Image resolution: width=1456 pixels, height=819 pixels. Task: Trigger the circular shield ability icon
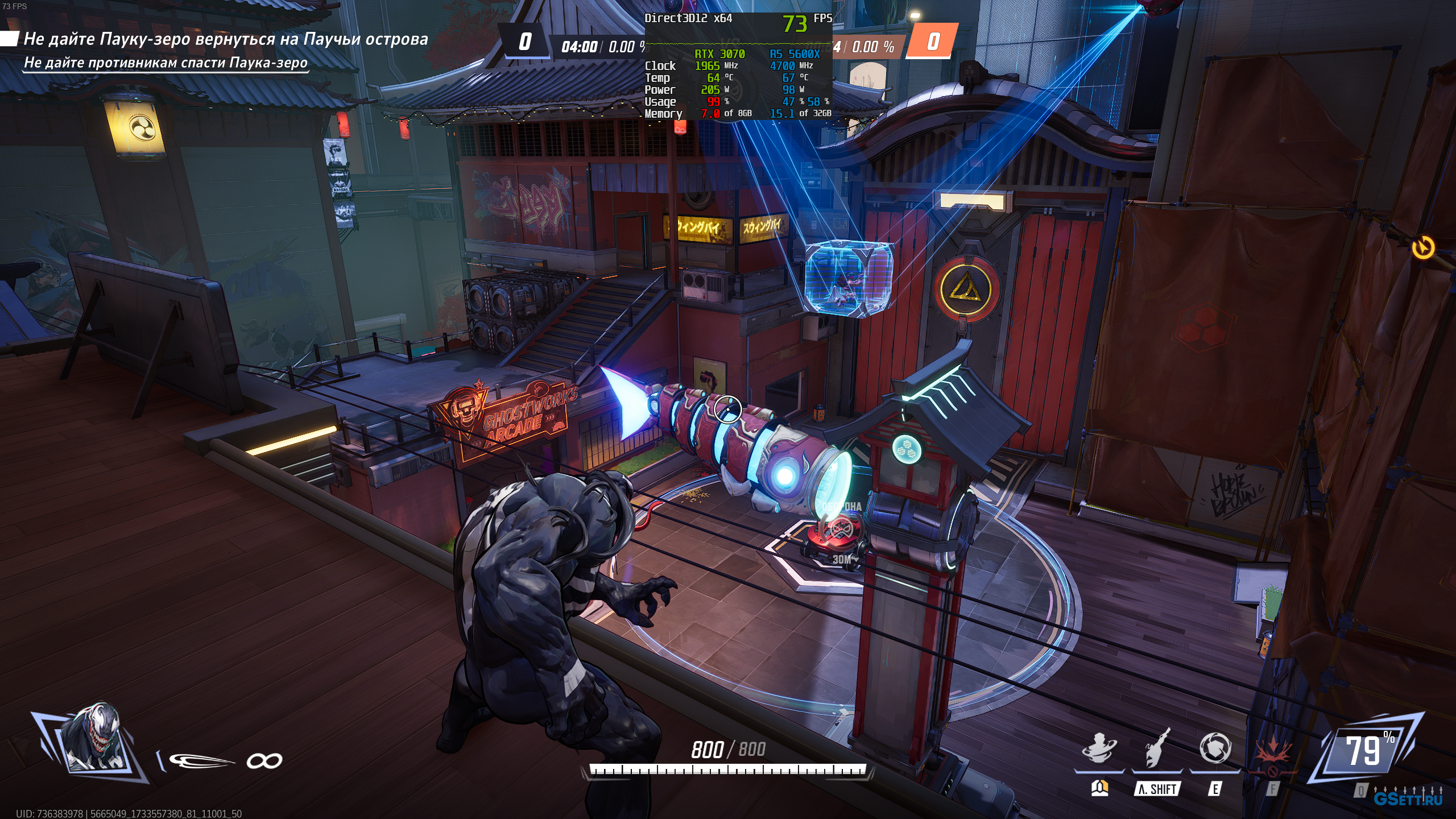[1215, 748]
